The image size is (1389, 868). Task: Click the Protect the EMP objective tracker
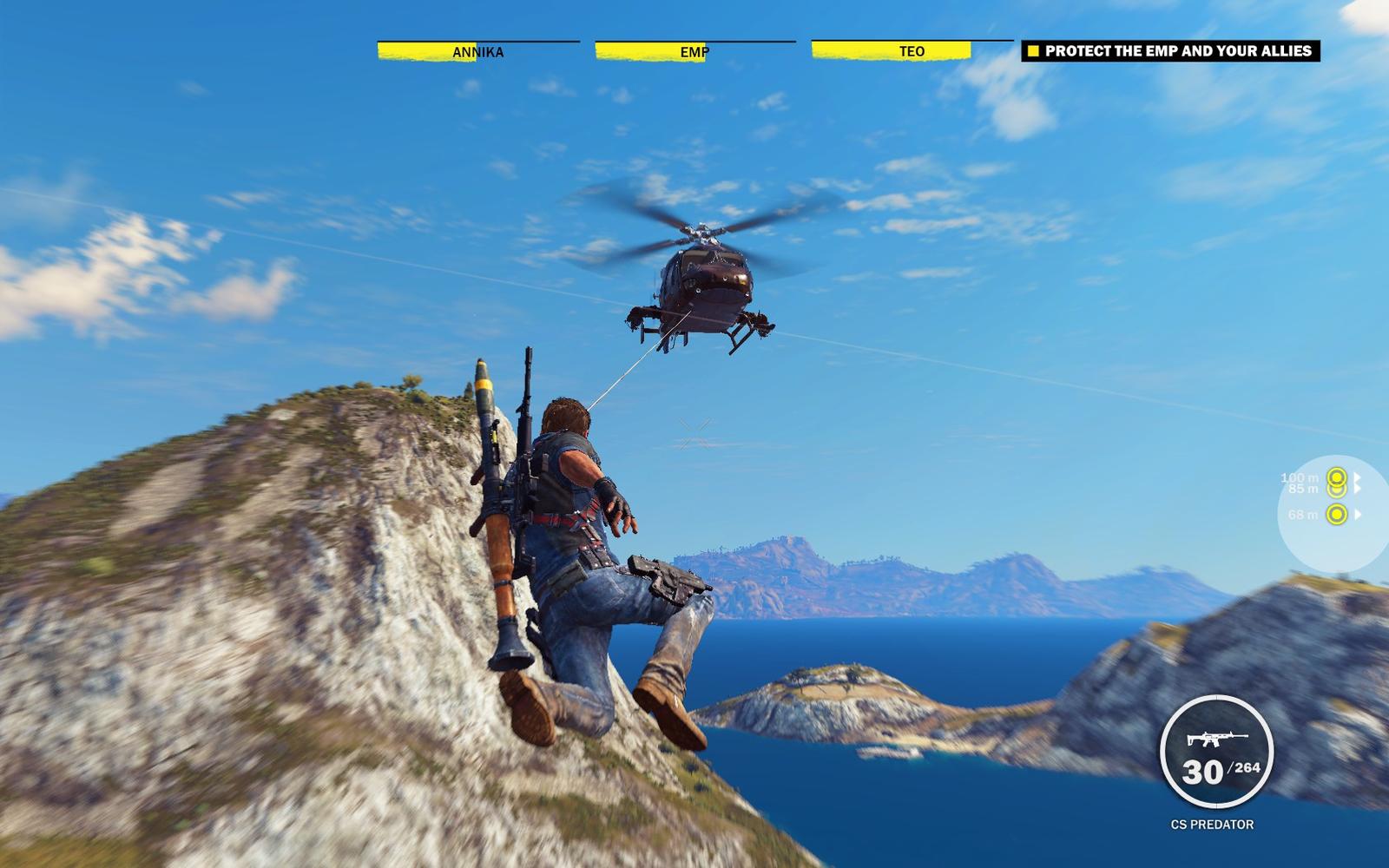coord(1170,51)
